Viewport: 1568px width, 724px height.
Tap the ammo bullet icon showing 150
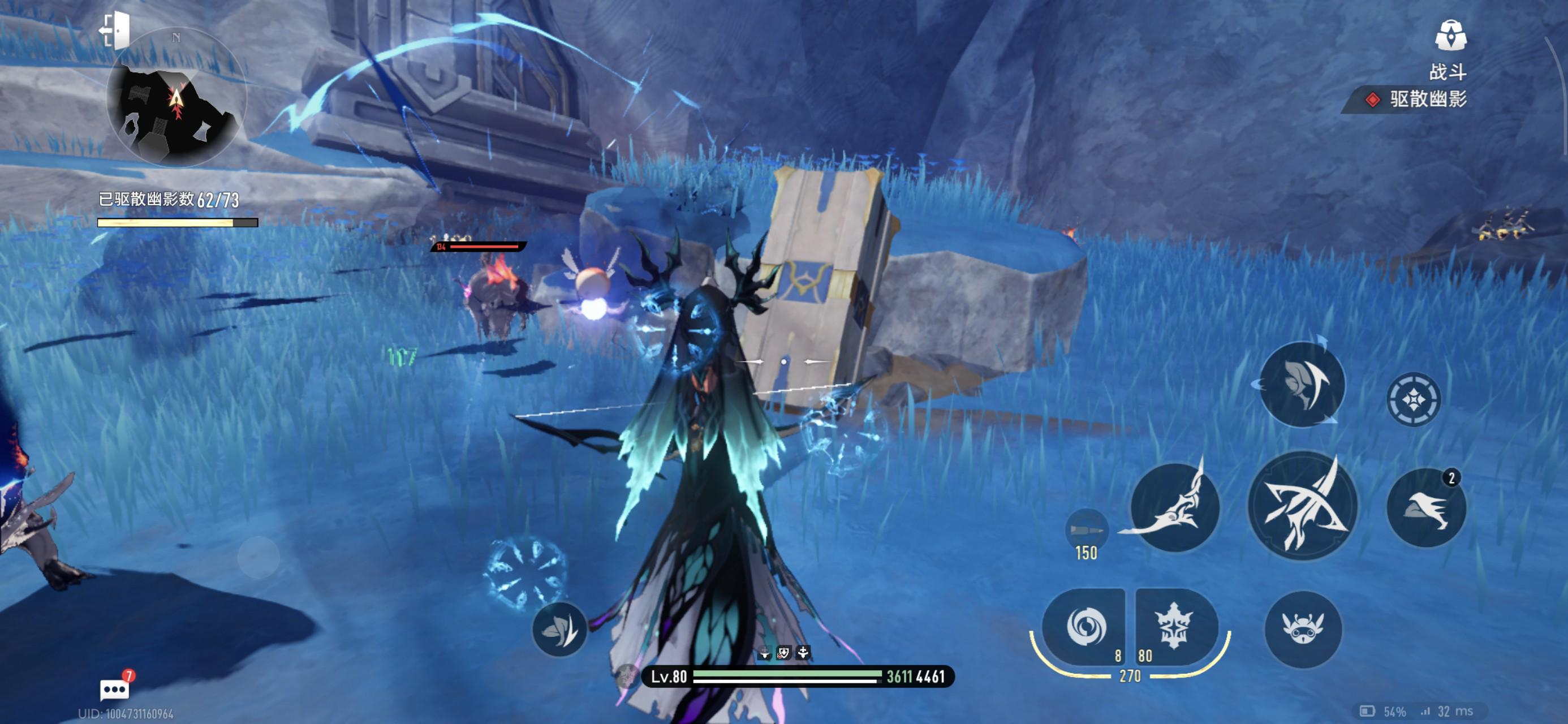[x=1086, y=529]
